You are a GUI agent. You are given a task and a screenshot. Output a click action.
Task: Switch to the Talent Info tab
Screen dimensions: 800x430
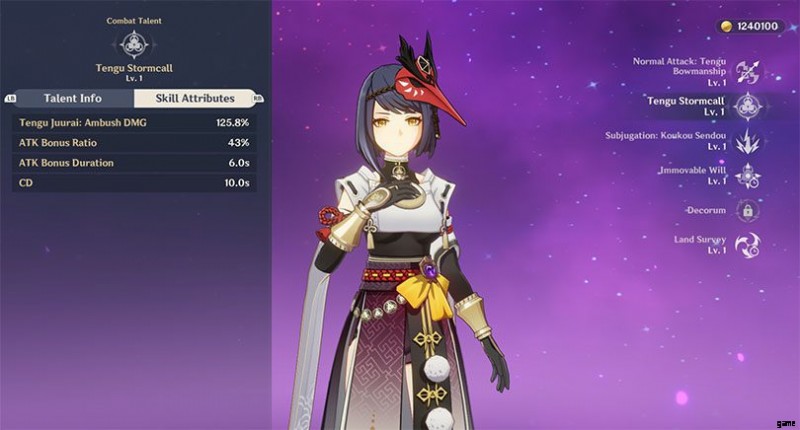[73, 98]
